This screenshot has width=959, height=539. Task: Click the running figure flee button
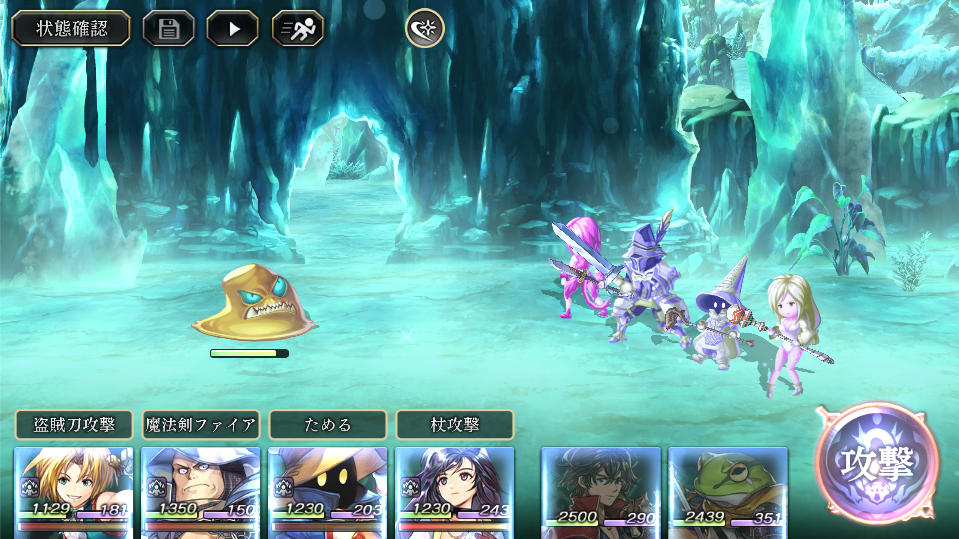297,28
